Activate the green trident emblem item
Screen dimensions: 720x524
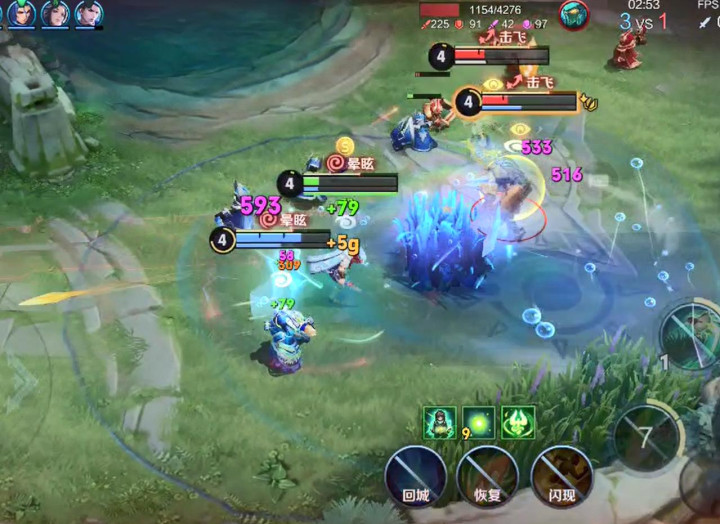(x=518, y=422)
